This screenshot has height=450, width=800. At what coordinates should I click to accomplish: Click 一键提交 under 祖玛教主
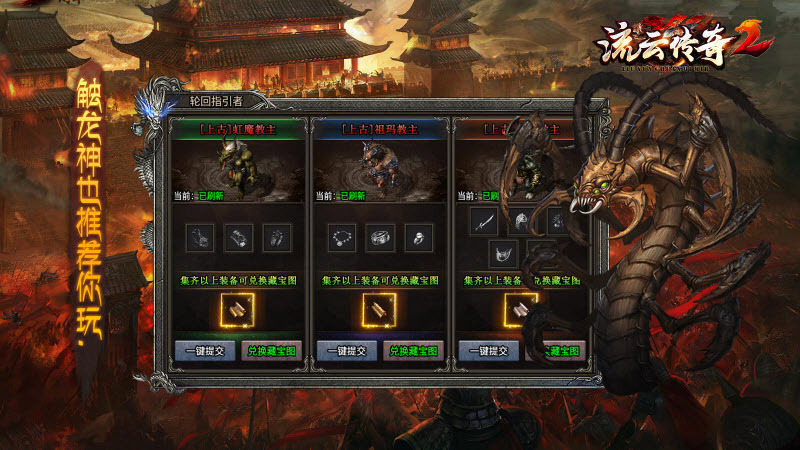click(347, 351)
